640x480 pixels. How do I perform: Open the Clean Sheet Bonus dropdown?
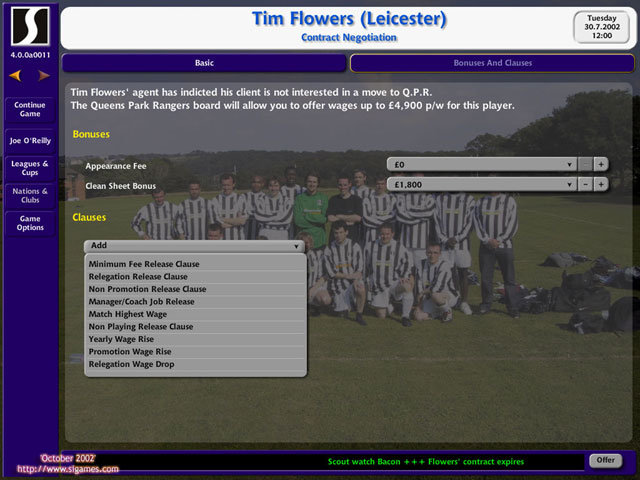click(x=481, y=184)
